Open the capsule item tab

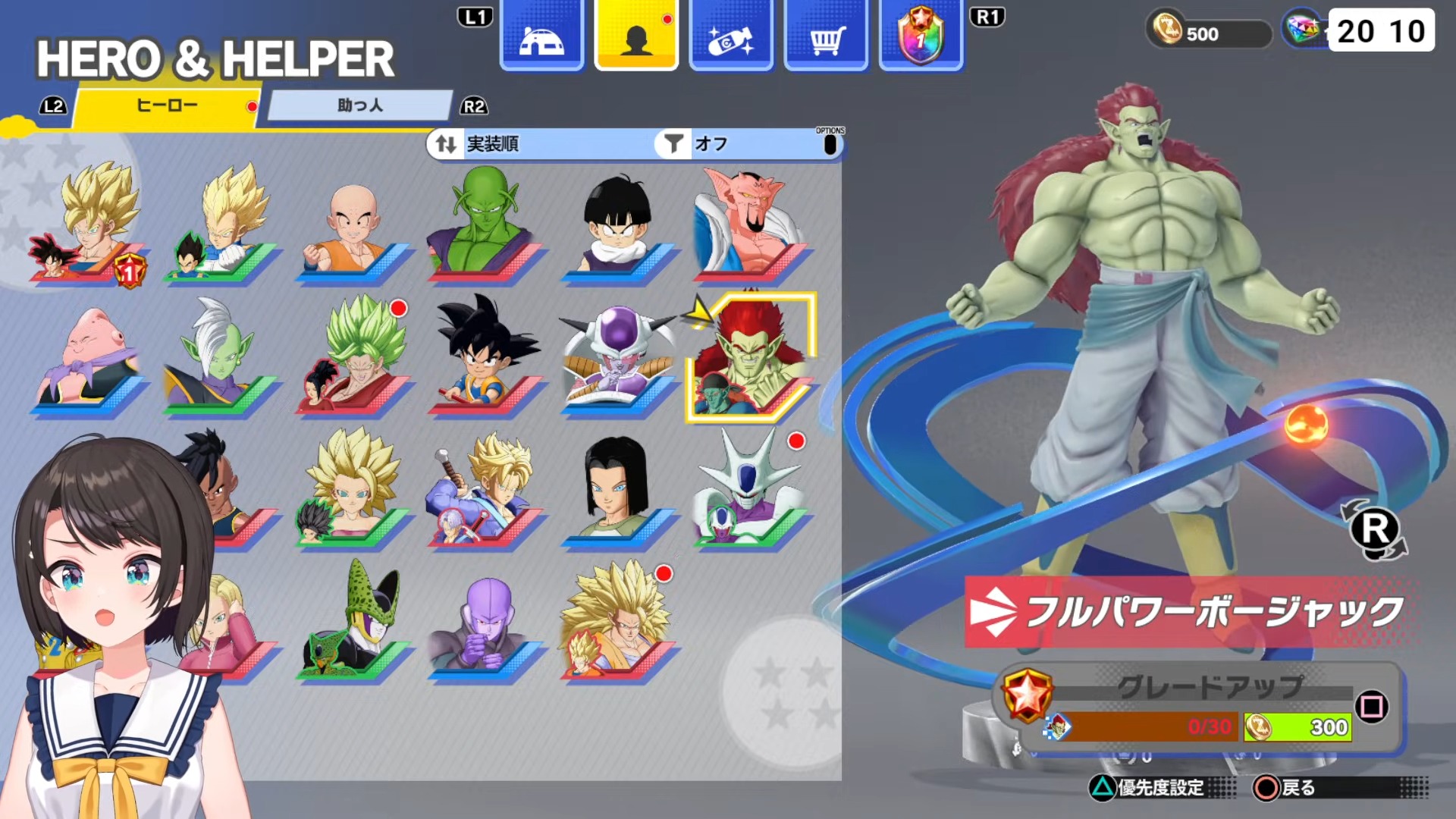pos(731,38)
